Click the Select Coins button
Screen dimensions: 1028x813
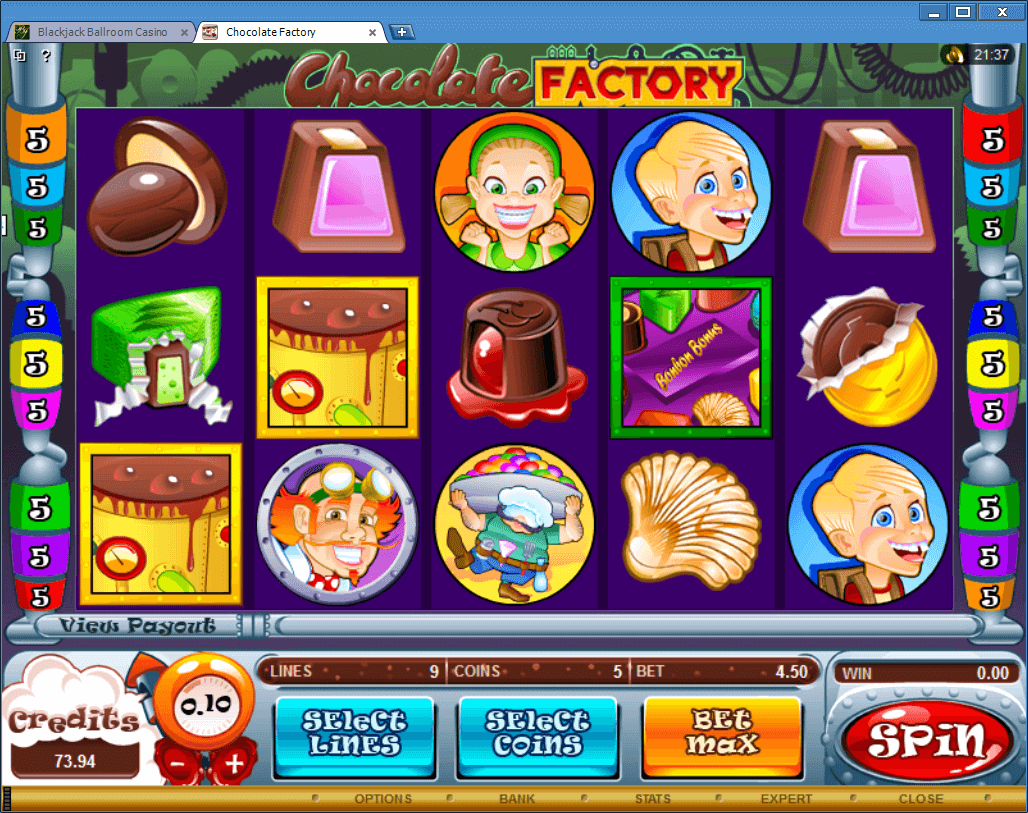coord(538,733)
